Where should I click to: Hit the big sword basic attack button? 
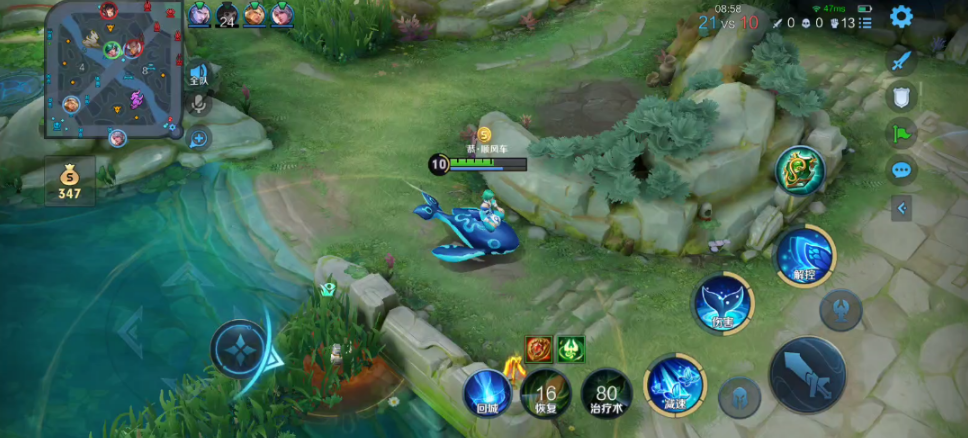tap(807, 375)
